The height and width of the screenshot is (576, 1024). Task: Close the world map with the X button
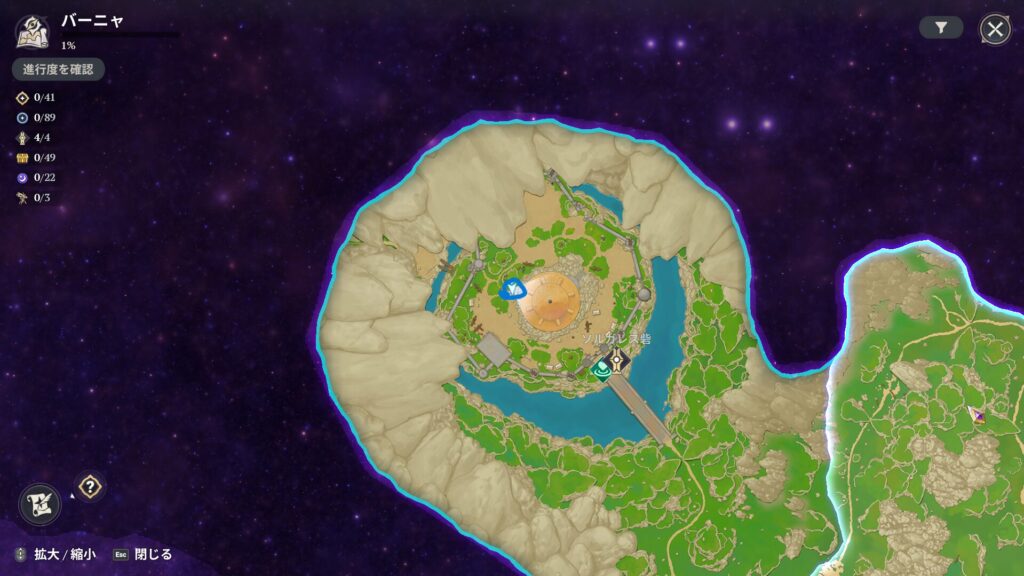pyautogui.click(x=995, y=29)
